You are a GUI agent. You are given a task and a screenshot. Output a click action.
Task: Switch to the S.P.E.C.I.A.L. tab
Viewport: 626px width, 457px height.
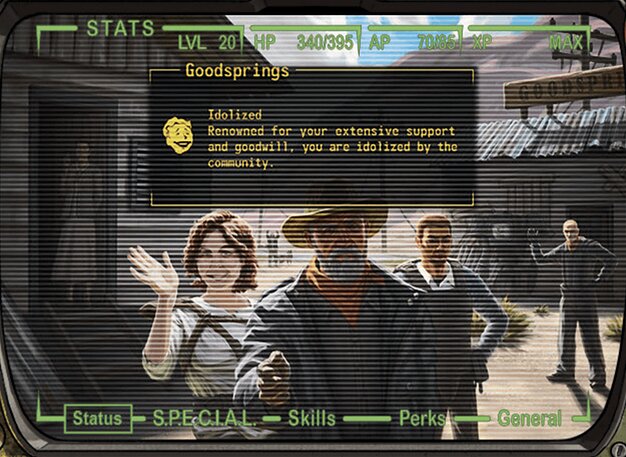point(205,419)
